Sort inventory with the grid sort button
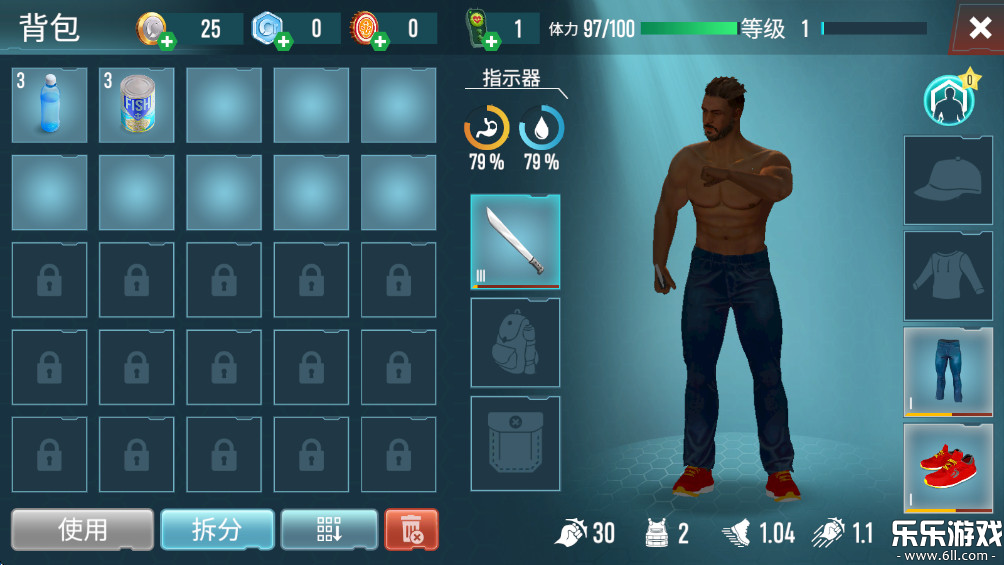Screen dimensions: 1004x565 (x=329, y=529)
